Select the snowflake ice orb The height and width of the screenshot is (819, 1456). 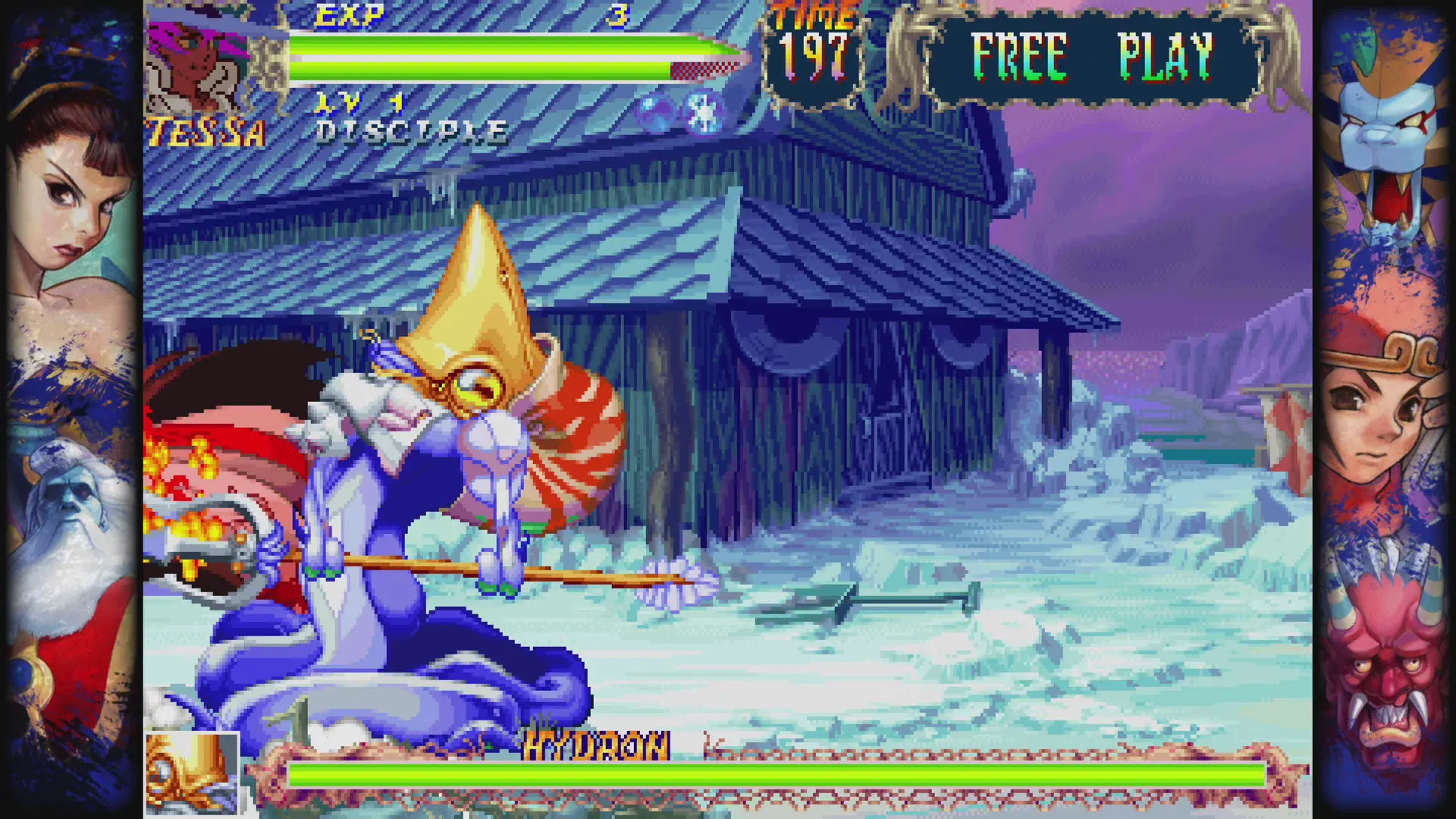pos(704,114)
